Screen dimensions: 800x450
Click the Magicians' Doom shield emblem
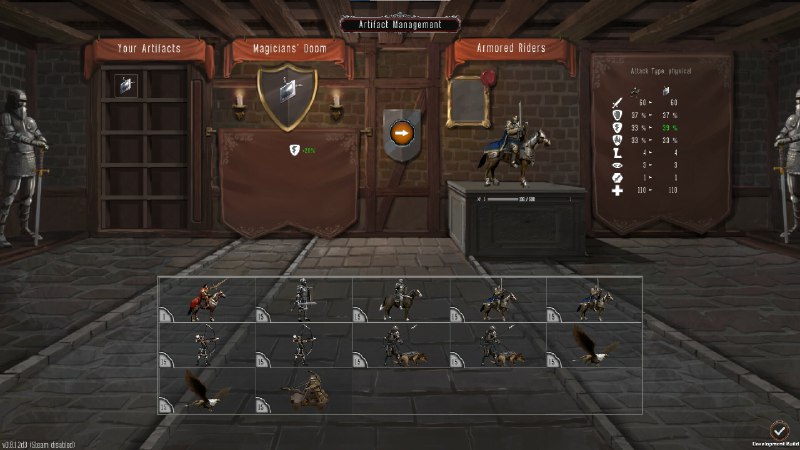(x=287, y=96)
